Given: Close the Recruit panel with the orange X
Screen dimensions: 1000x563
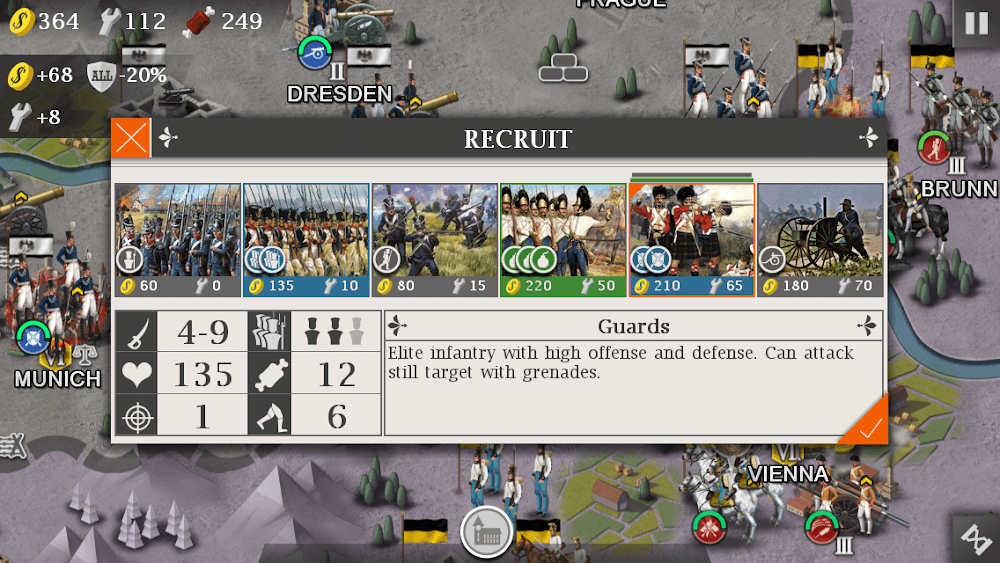Looking at the screenshot, I should (131, 138).
